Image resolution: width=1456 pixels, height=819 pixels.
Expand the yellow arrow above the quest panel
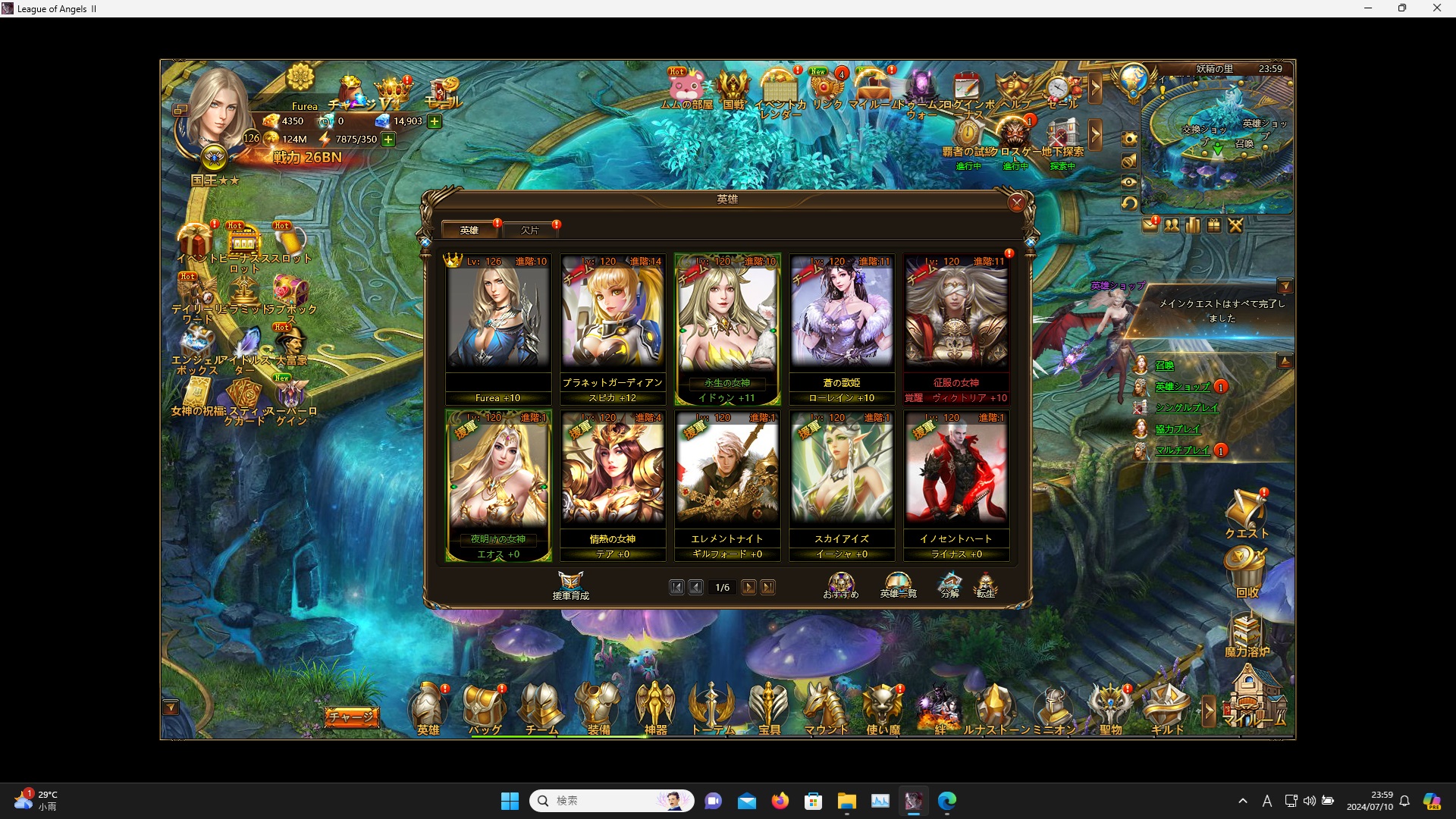(x=1287, y=286)
